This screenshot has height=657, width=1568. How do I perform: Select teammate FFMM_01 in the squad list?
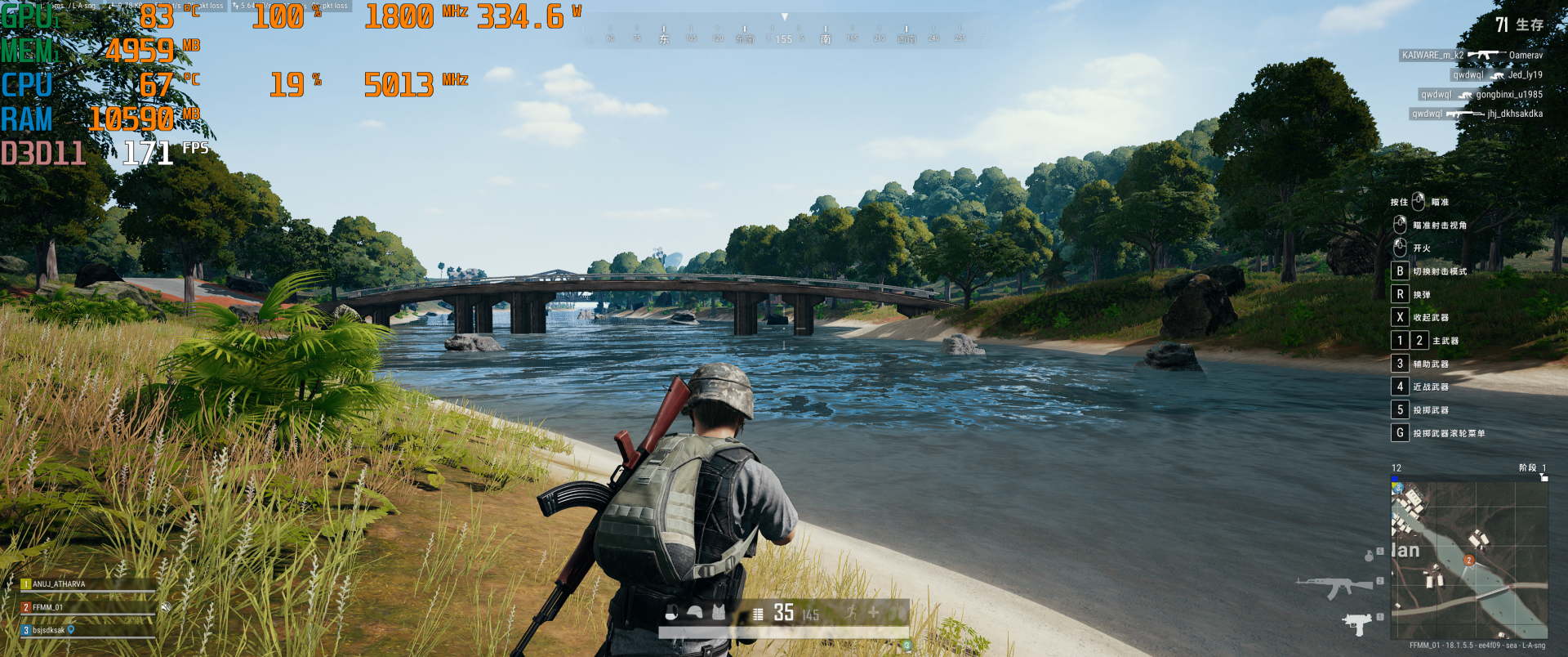pos(48,607)
